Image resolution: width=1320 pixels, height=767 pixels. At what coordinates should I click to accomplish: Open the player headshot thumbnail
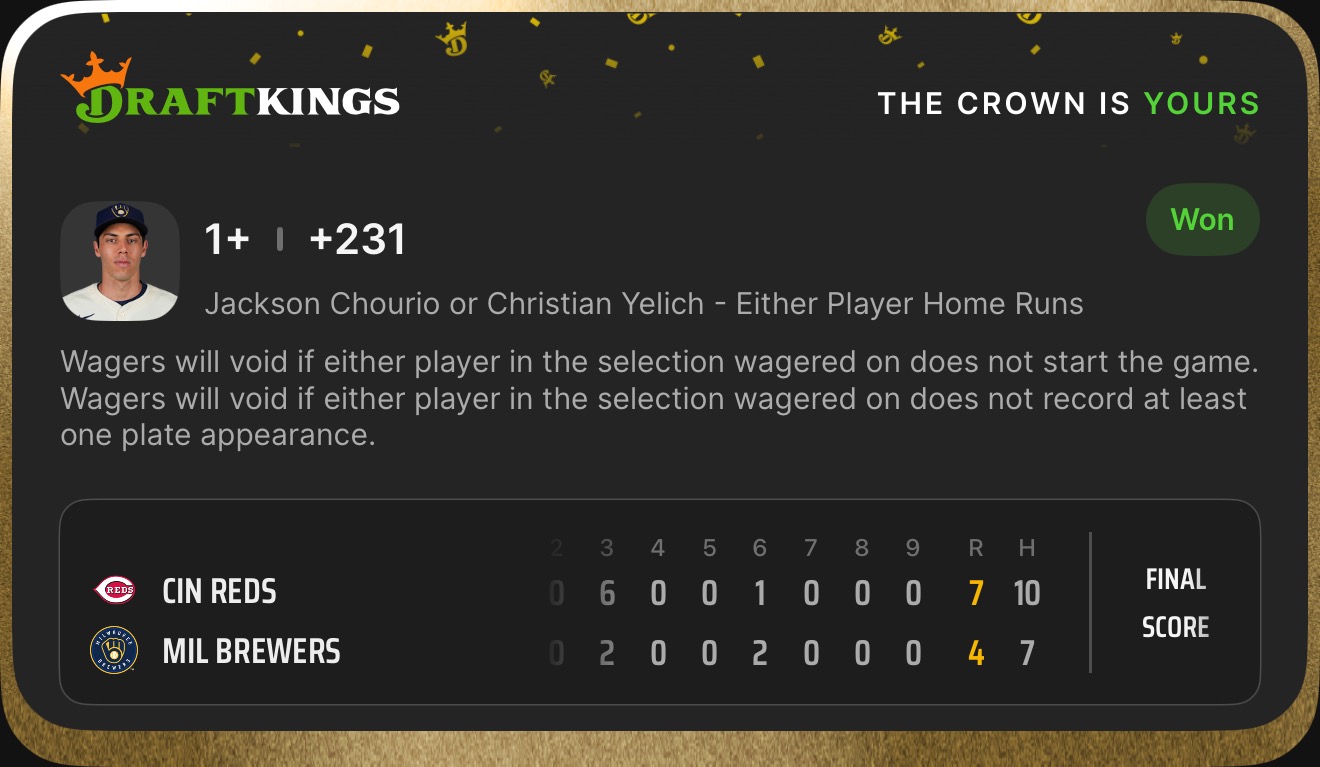coord(120,261)
